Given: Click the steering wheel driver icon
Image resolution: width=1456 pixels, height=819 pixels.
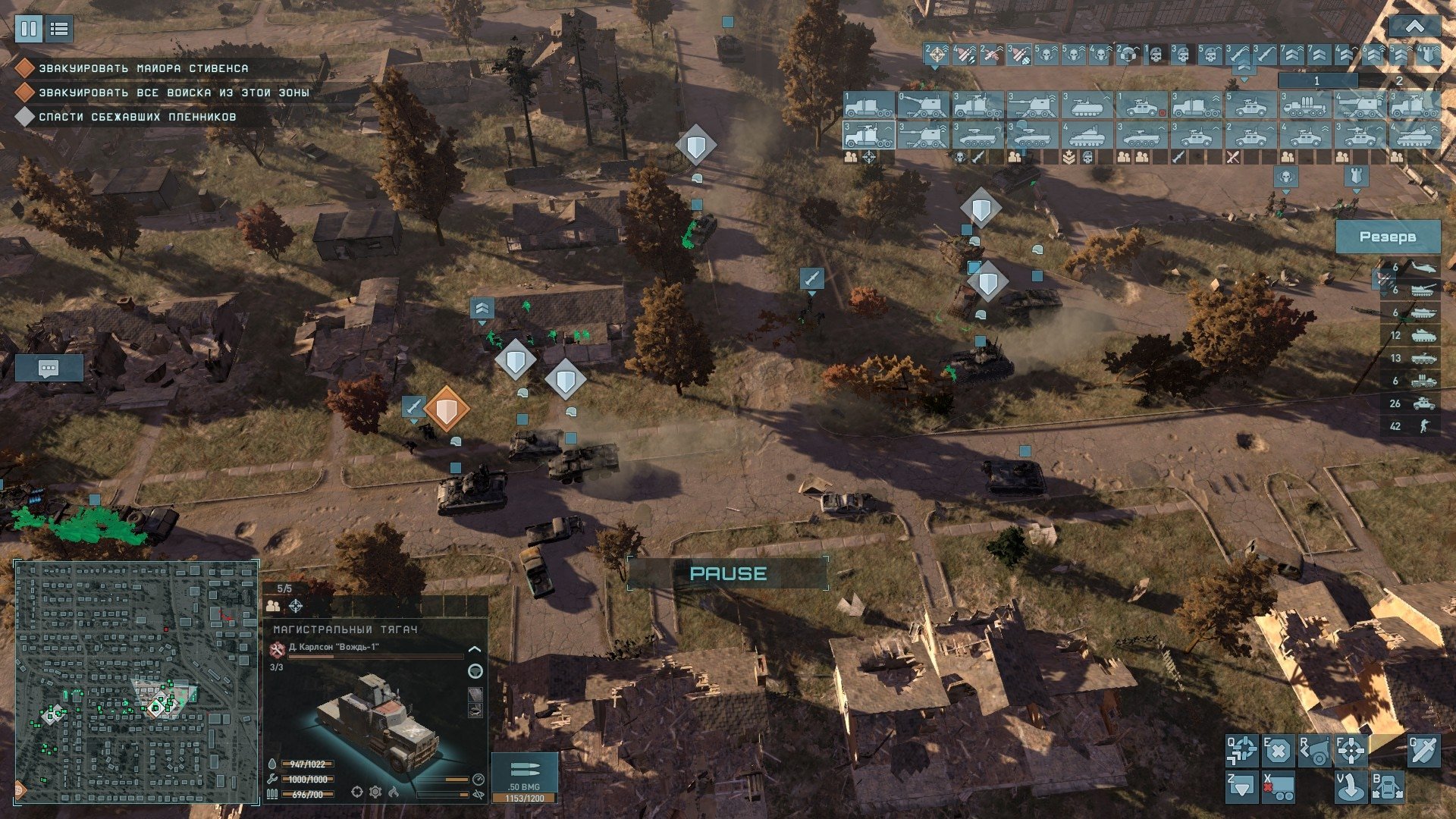Looking at the screenshot, I should tap(475, 671).
